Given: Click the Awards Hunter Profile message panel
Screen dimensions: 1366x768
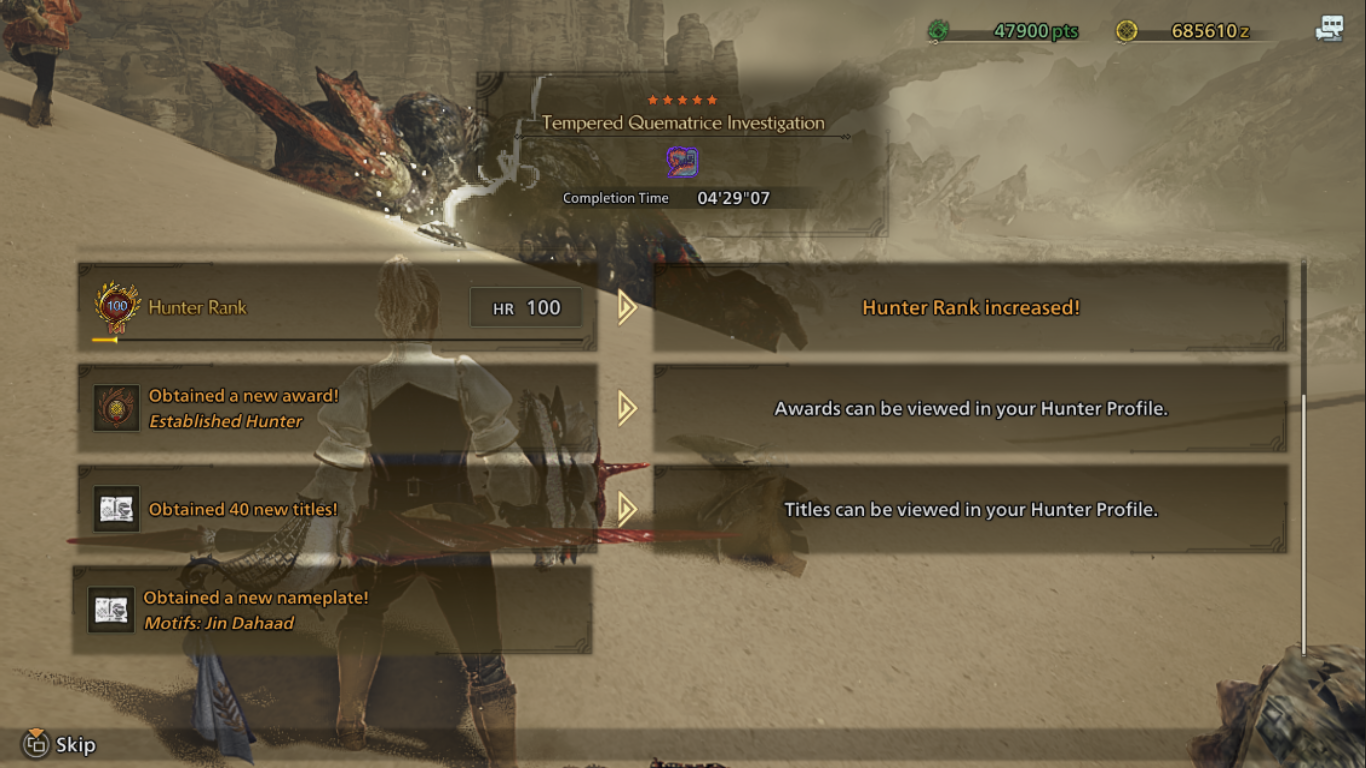Looking at the screenshot, I should click(x=970, y=408).
